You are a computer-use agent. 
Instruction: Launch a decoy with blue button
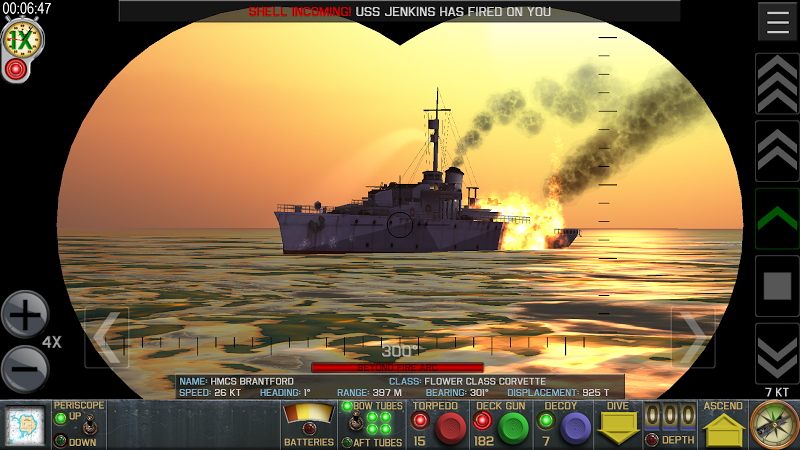[x=574, y=429]
